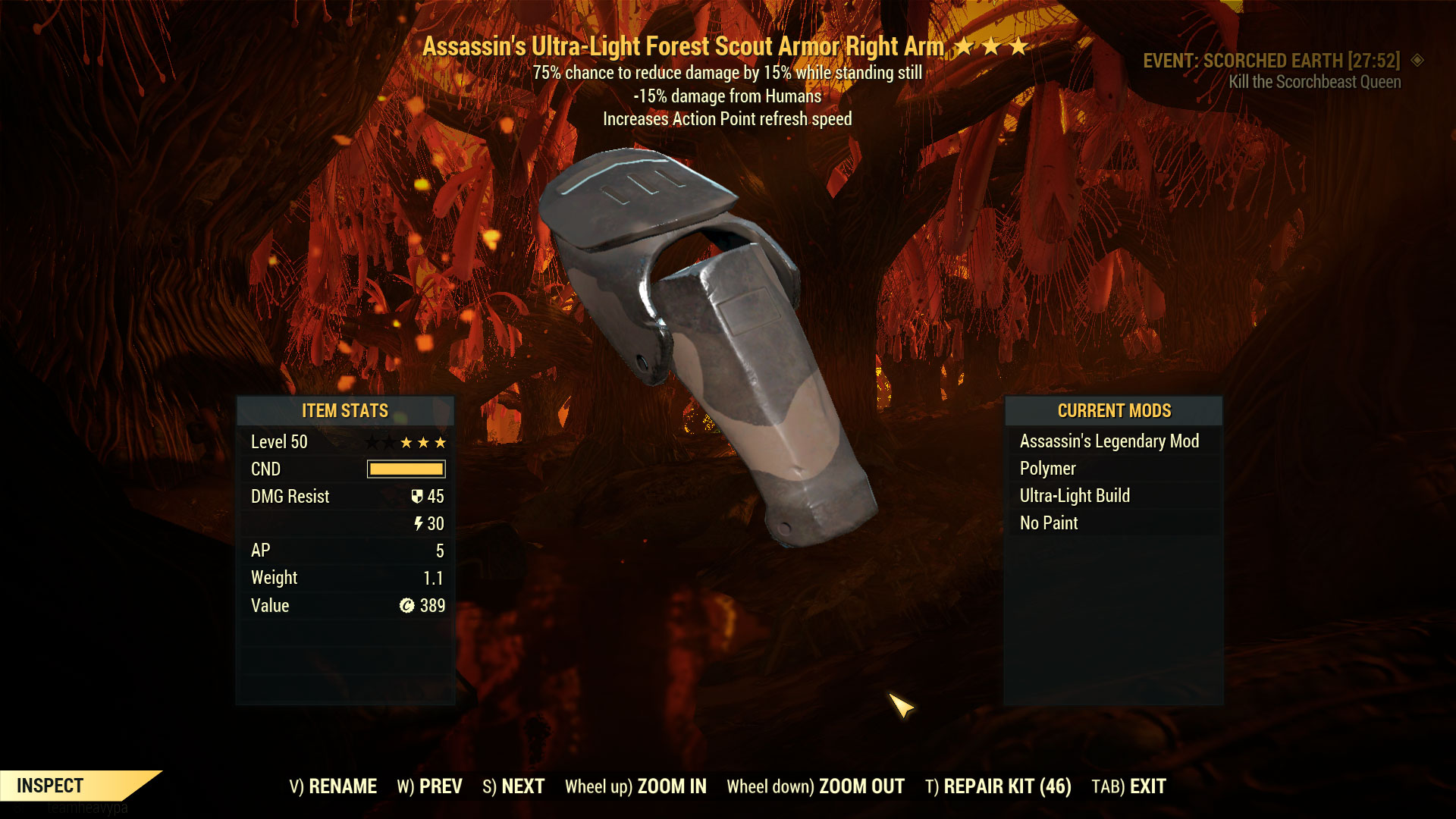
Task: Use a REPAIR KIT on this armor
Action: (998, 786)
